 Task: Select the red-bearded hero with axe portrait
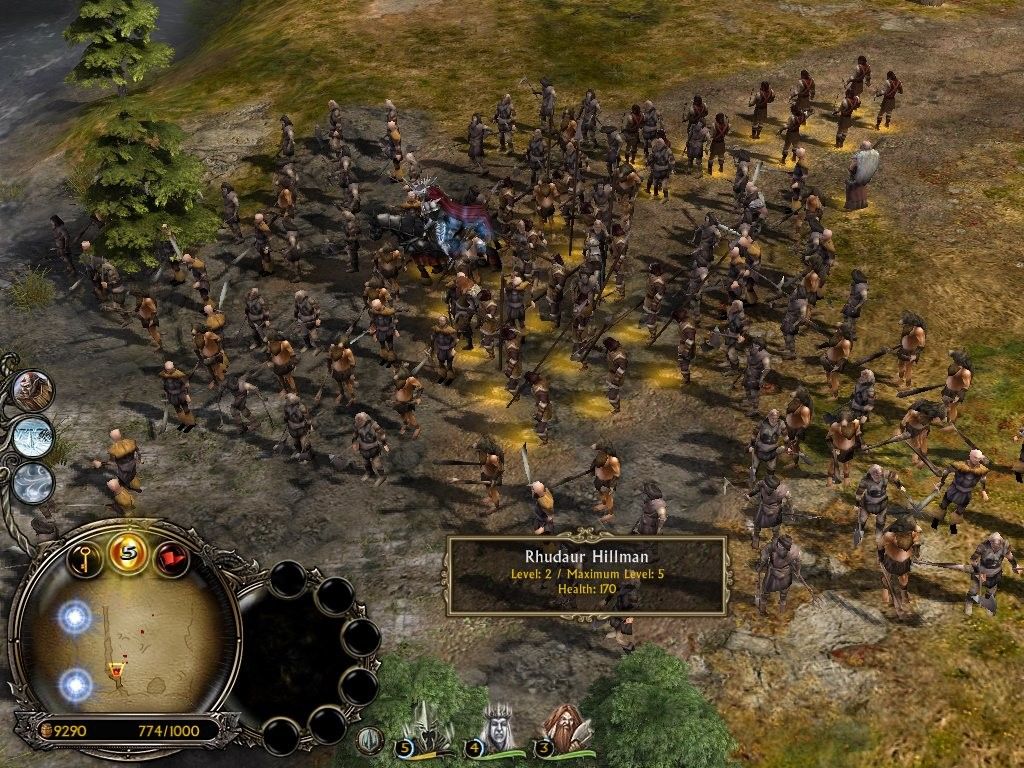(563, 728)
